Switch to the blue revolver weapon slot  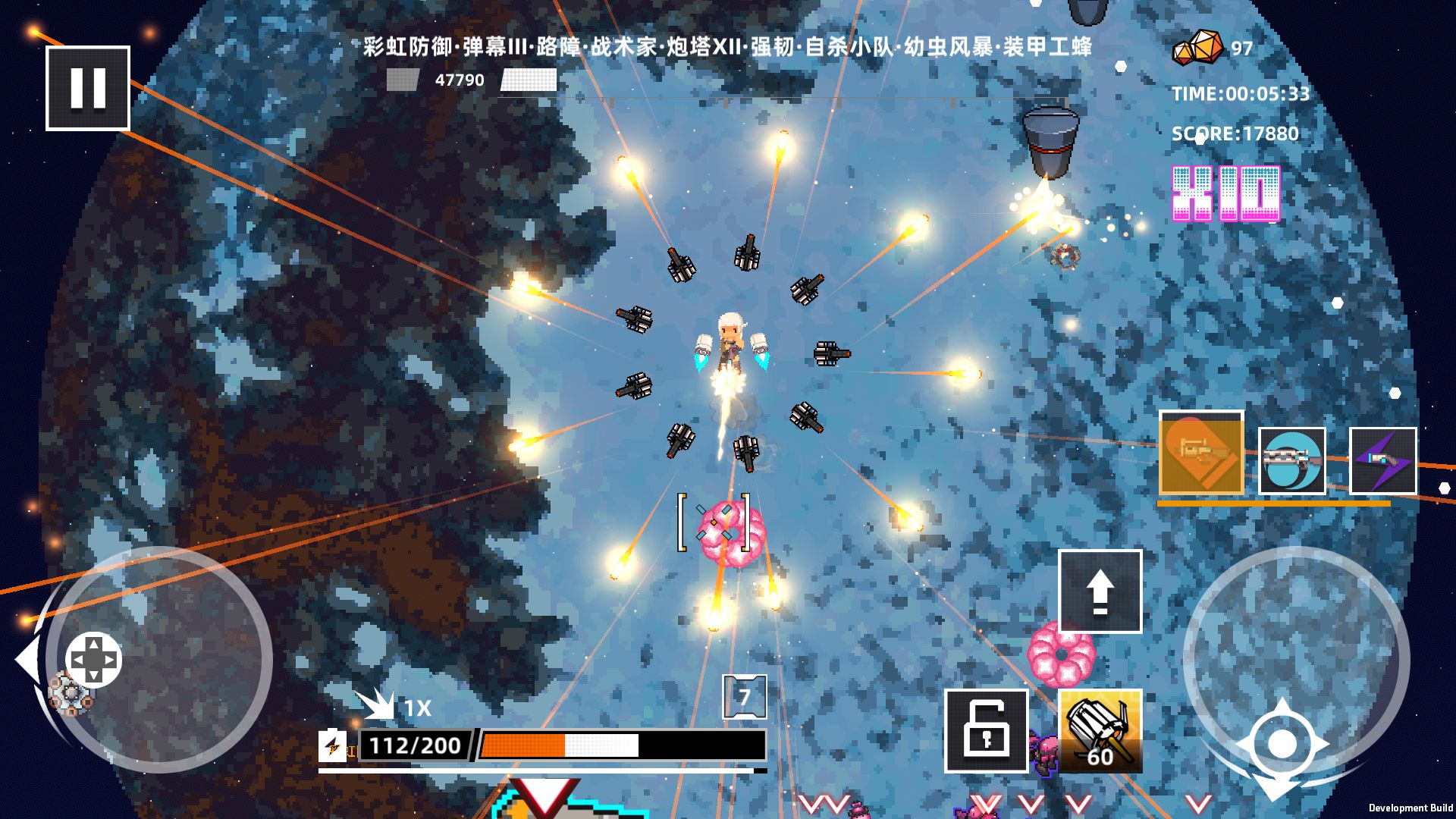point(1294,461)
